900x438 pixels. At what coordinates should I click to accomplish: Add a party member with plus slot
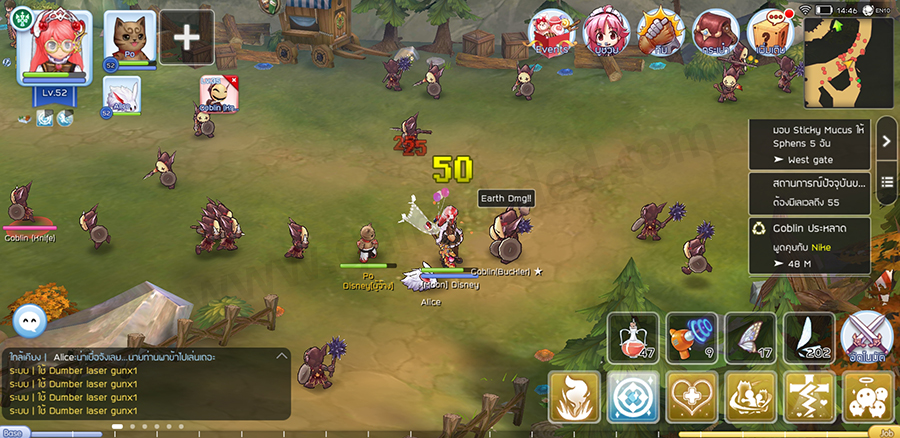click(186, 37)
